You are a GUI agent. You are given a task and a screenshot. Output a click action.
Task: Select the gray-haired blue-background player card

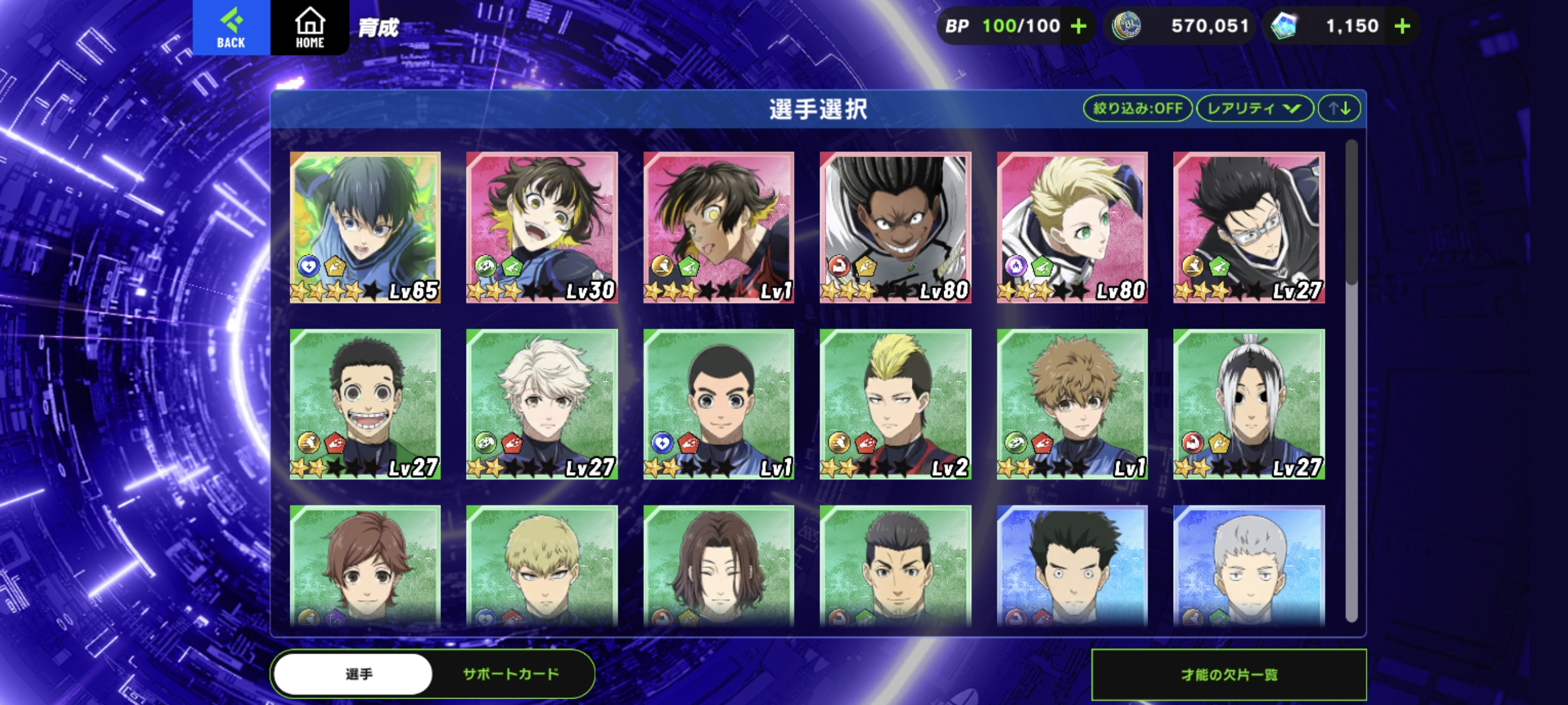[1248, 566]
